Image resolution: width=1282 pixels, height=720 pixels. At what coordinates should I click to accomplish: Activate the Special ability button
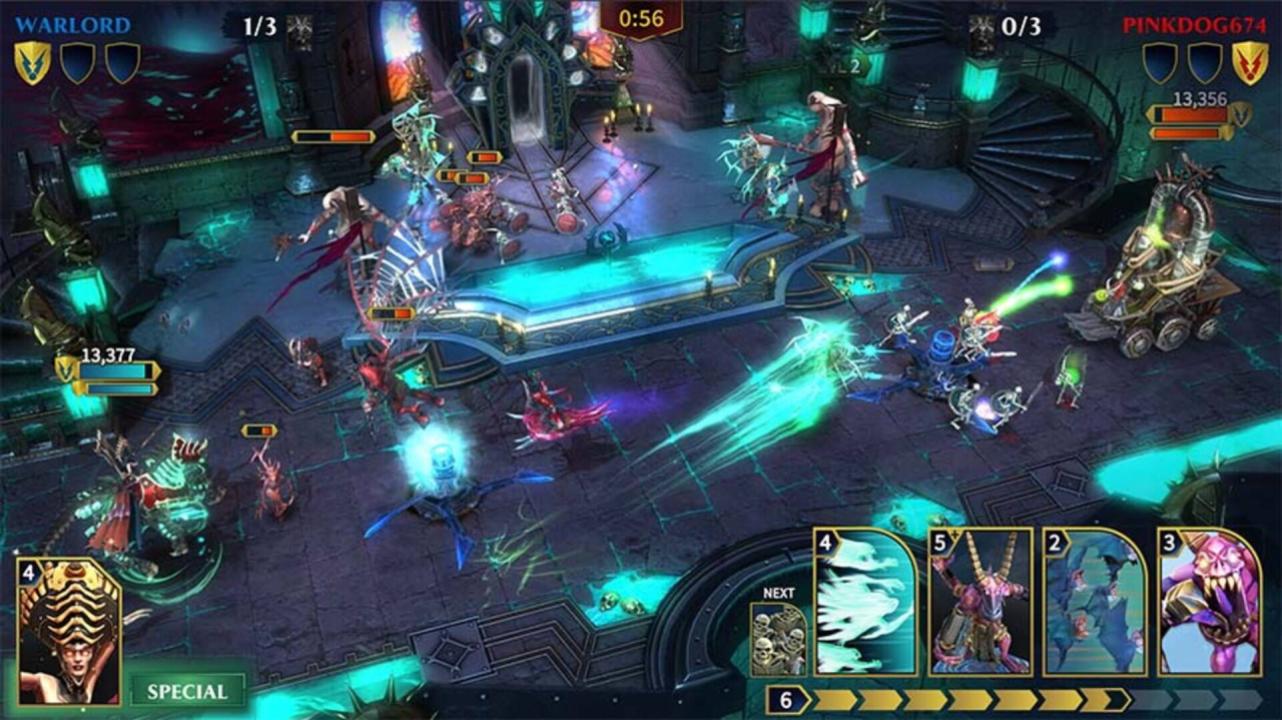187,691
